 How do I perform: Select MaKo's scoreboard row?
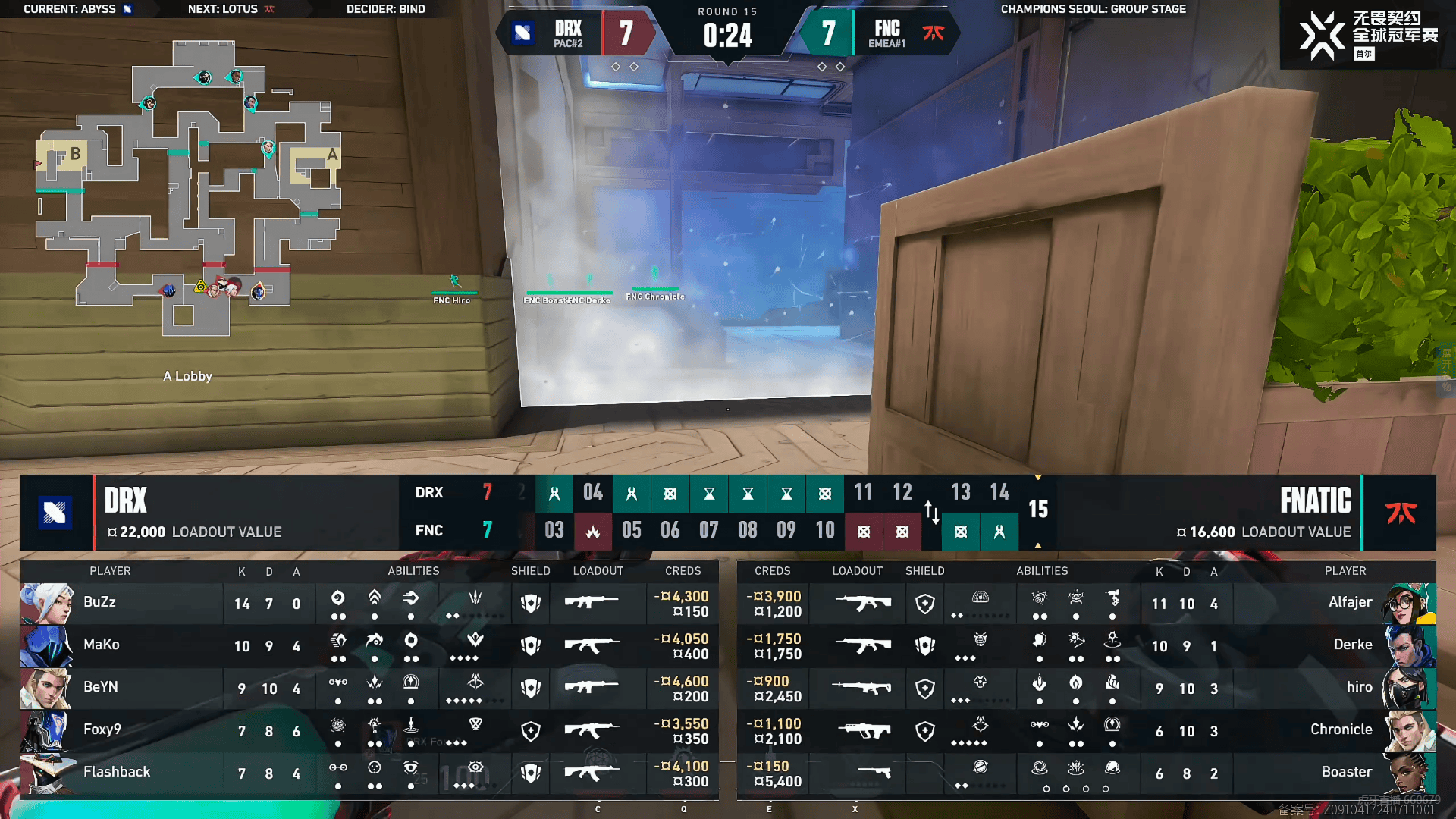pyautogui.click(x=121, y=646)
